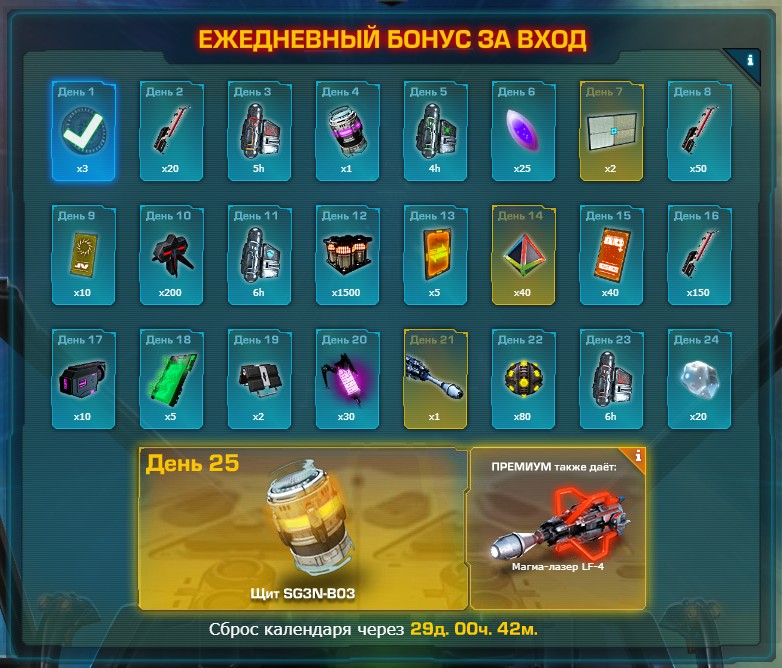Select the Day 6 purple crystal reward
Viewport: 782px width, 668px height.
(523, 131)
